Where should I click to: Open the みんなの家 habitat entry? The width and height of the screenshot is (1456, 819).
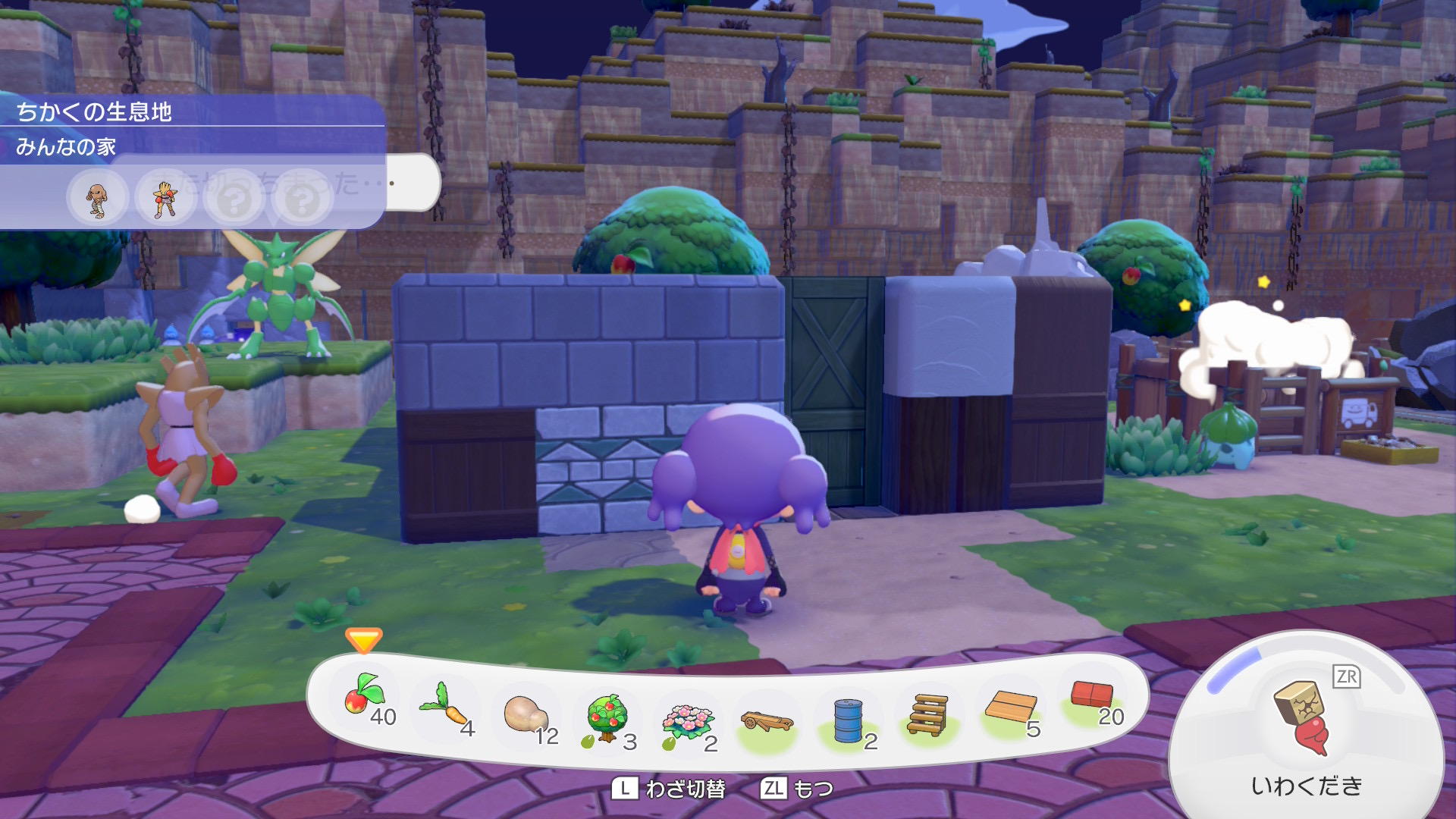click(66, 146)
